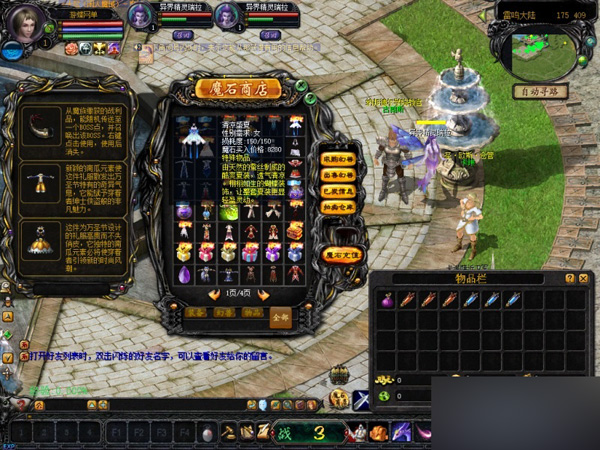
Task: Switch to the 装备 shop tab
Action: (196, 314)
